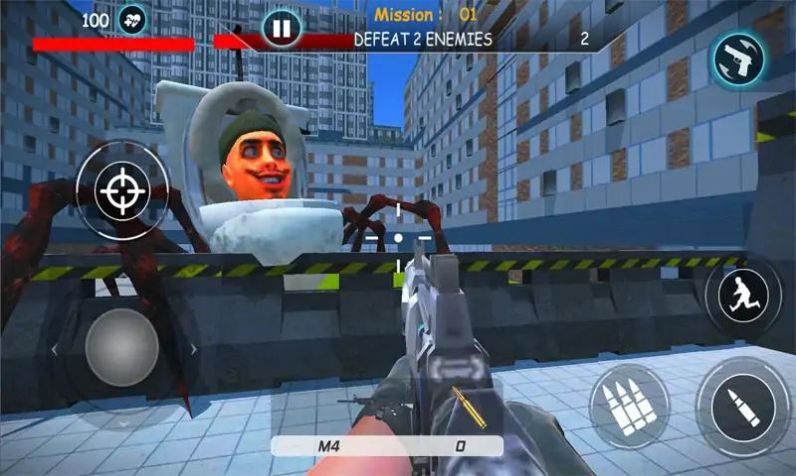796x476 pixels.
Task: Tap the heart health icon
Action: pyautogui.click(x=131, y=19)
